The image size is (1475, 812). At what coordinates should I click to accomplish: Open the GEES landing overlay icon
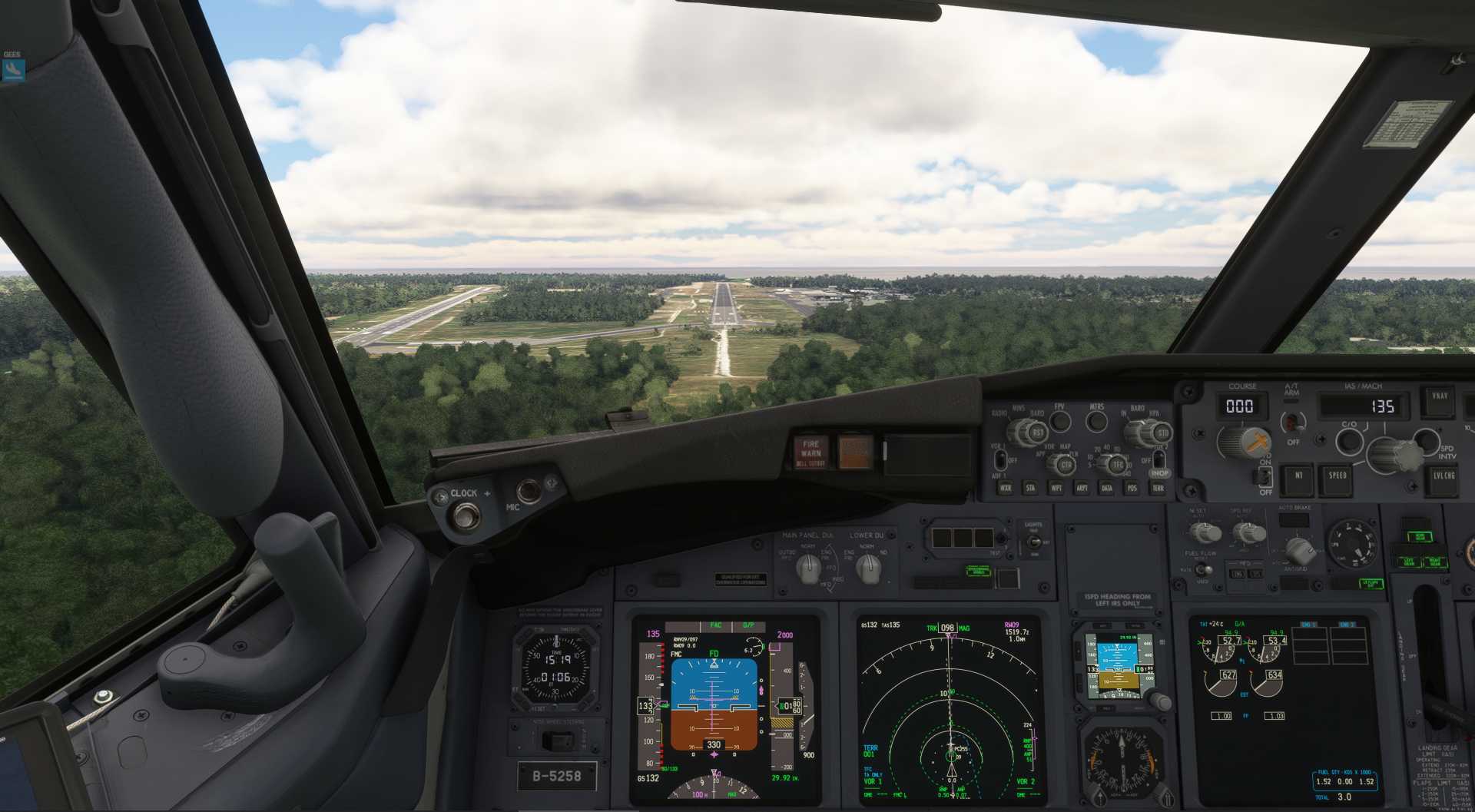click(13, 70)
